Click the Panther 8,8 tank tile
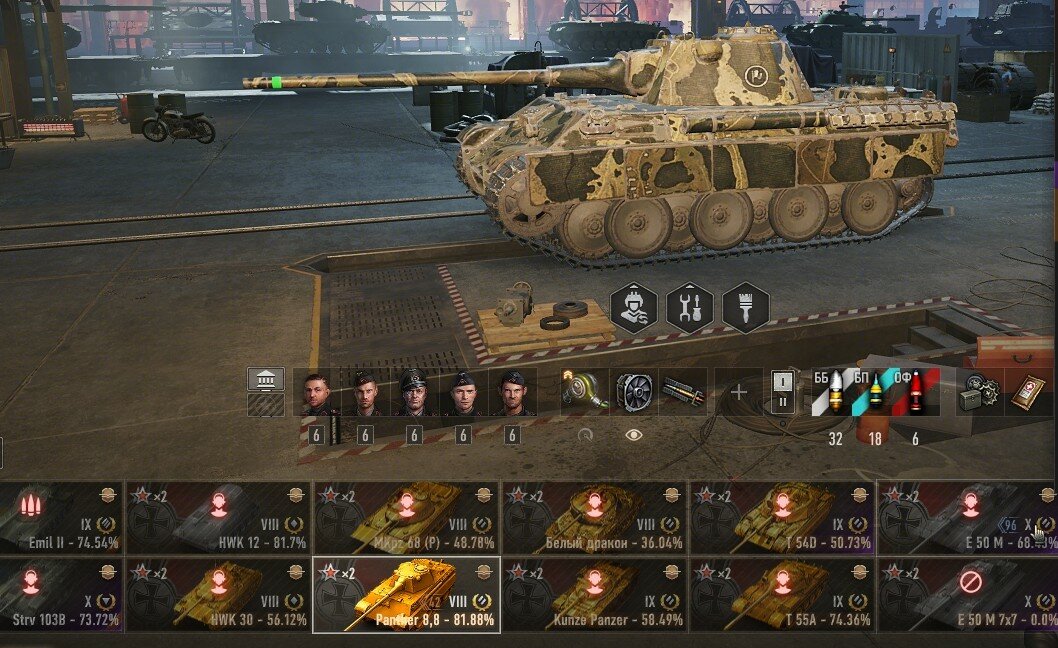The width and height of the screenshot is (1058, 648). pos(406,595)
